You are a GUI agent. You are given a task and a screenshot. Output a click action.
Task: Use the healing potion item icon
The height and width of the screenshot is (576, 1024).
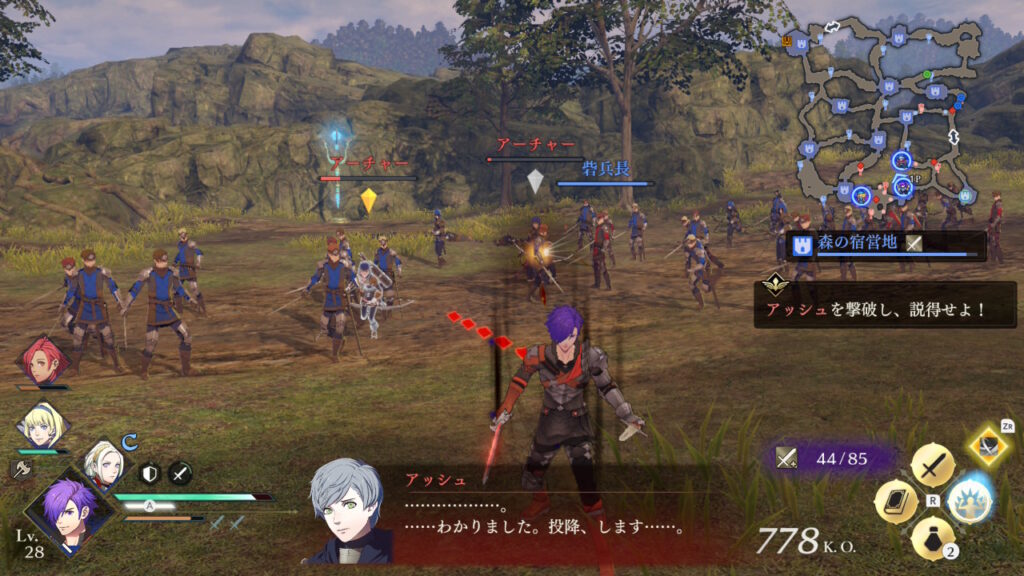(x=932, y=538)
